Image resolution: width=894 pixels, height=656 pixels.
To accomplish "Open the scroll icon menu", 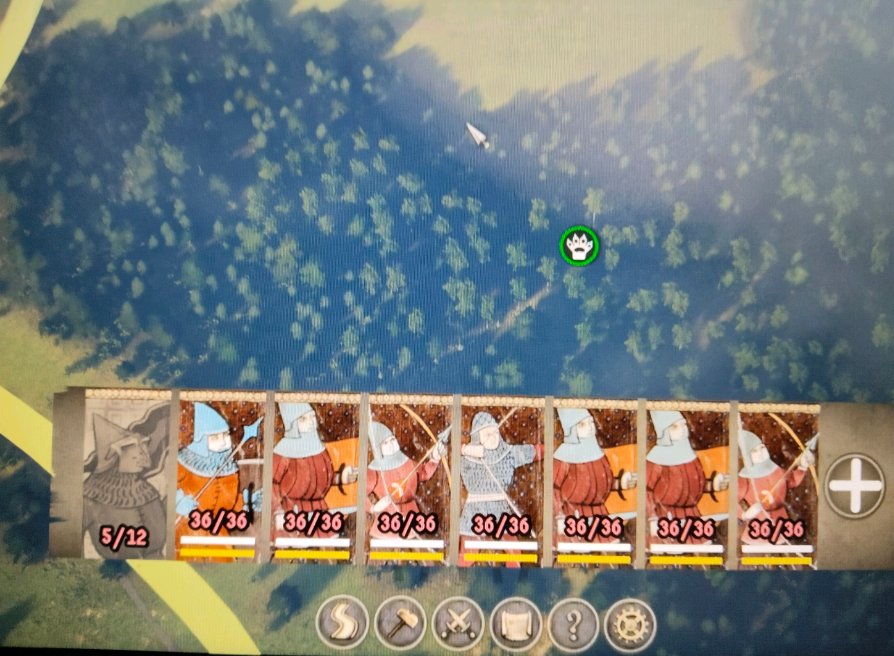I will tap(516, 625).
